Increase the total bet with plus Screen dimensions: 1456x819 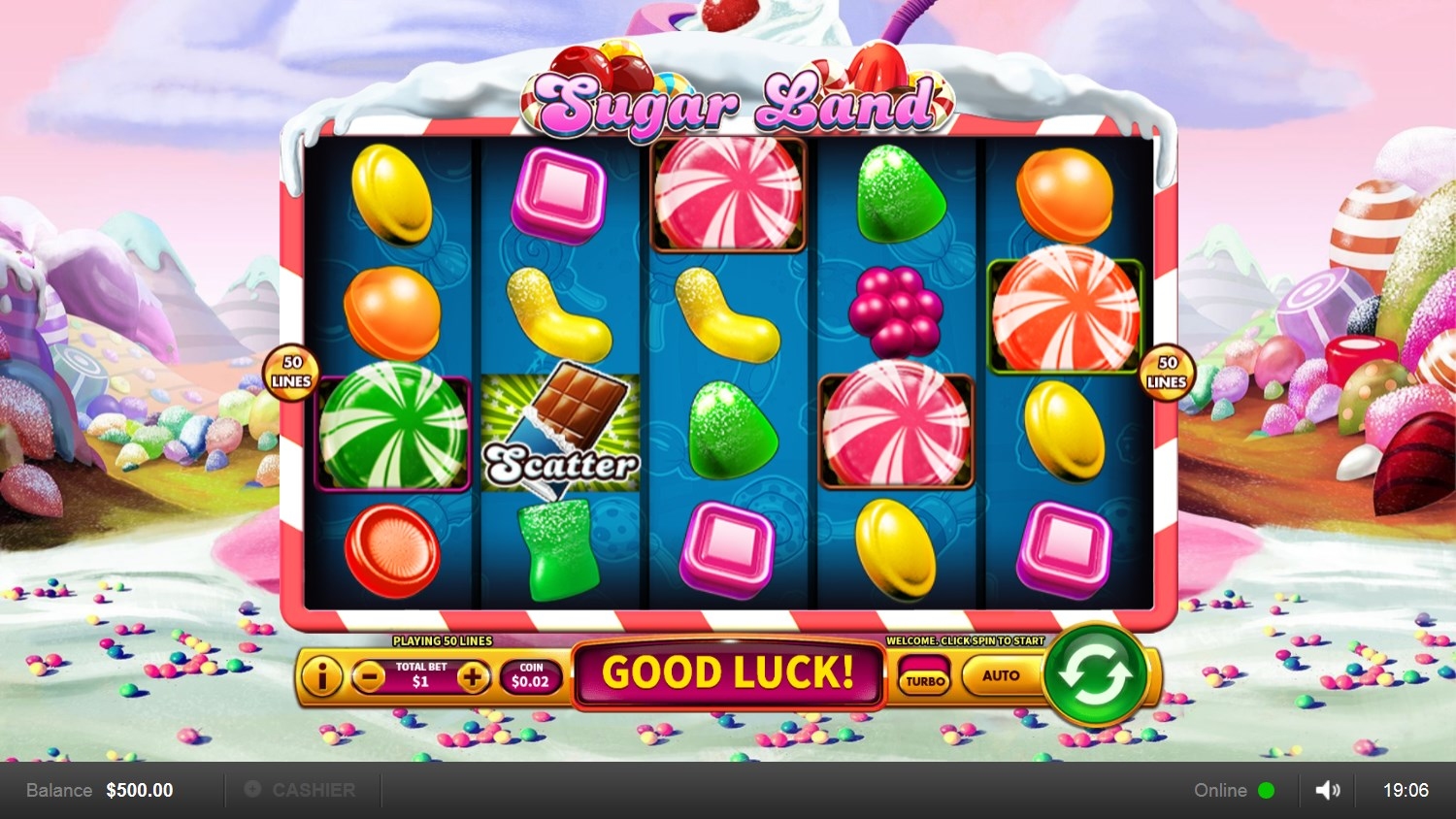473,676
